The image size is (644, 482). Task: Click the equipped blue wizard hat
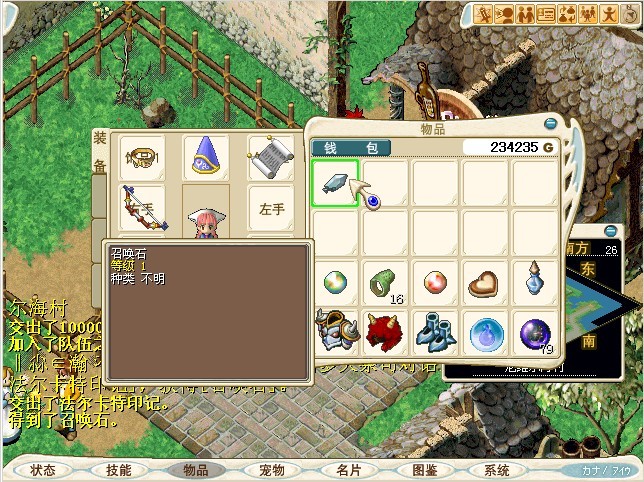coord(207,155)
